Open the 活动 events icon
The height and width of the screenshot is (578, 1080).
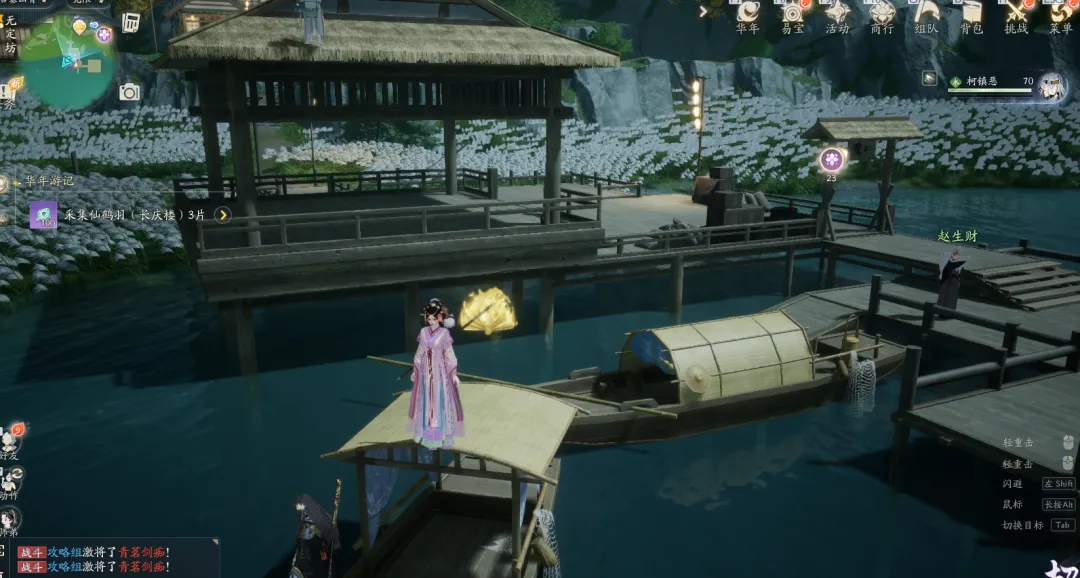pos(838,13)
